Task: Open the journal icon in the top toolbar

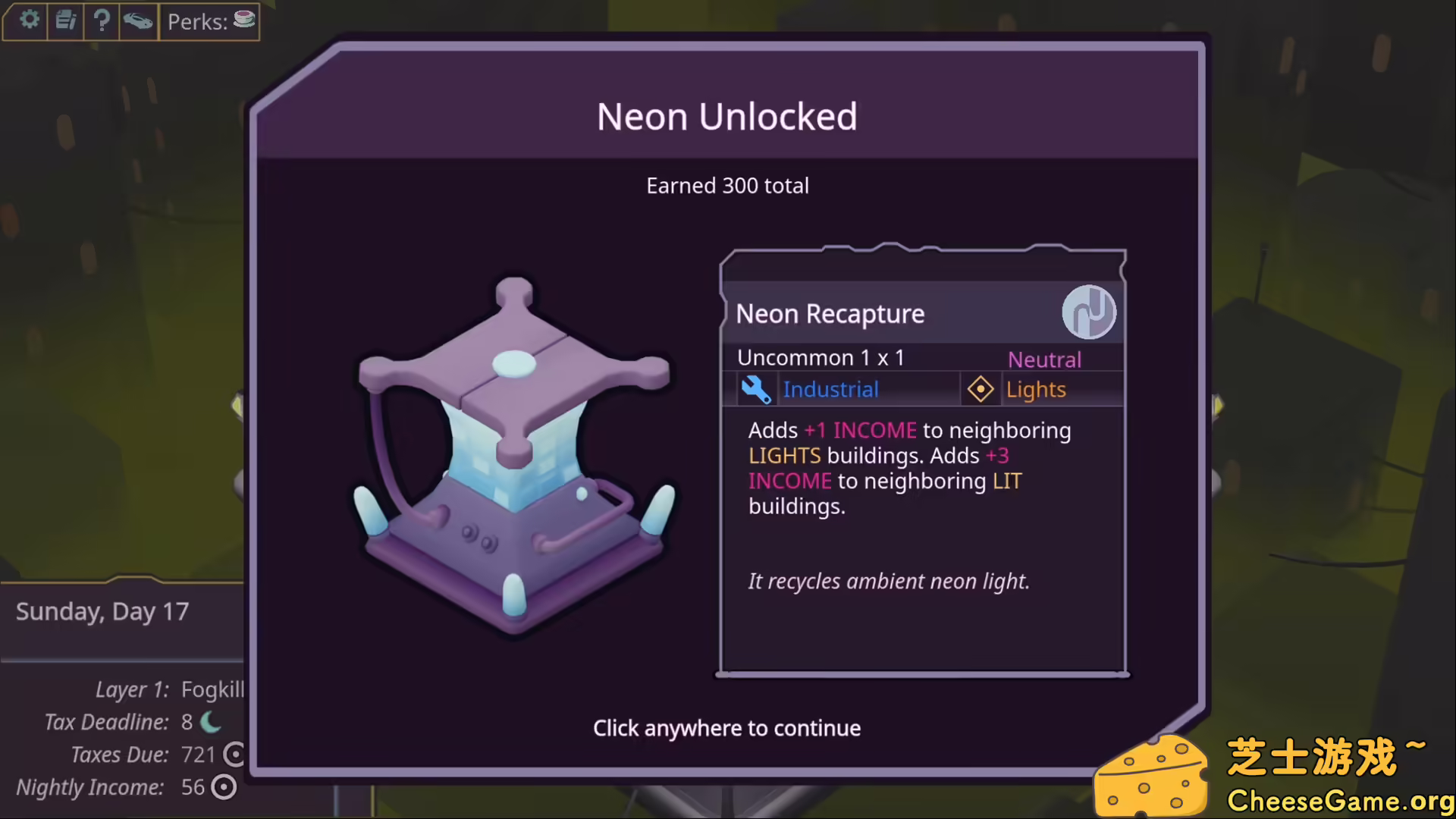Action: pos(65,20)
